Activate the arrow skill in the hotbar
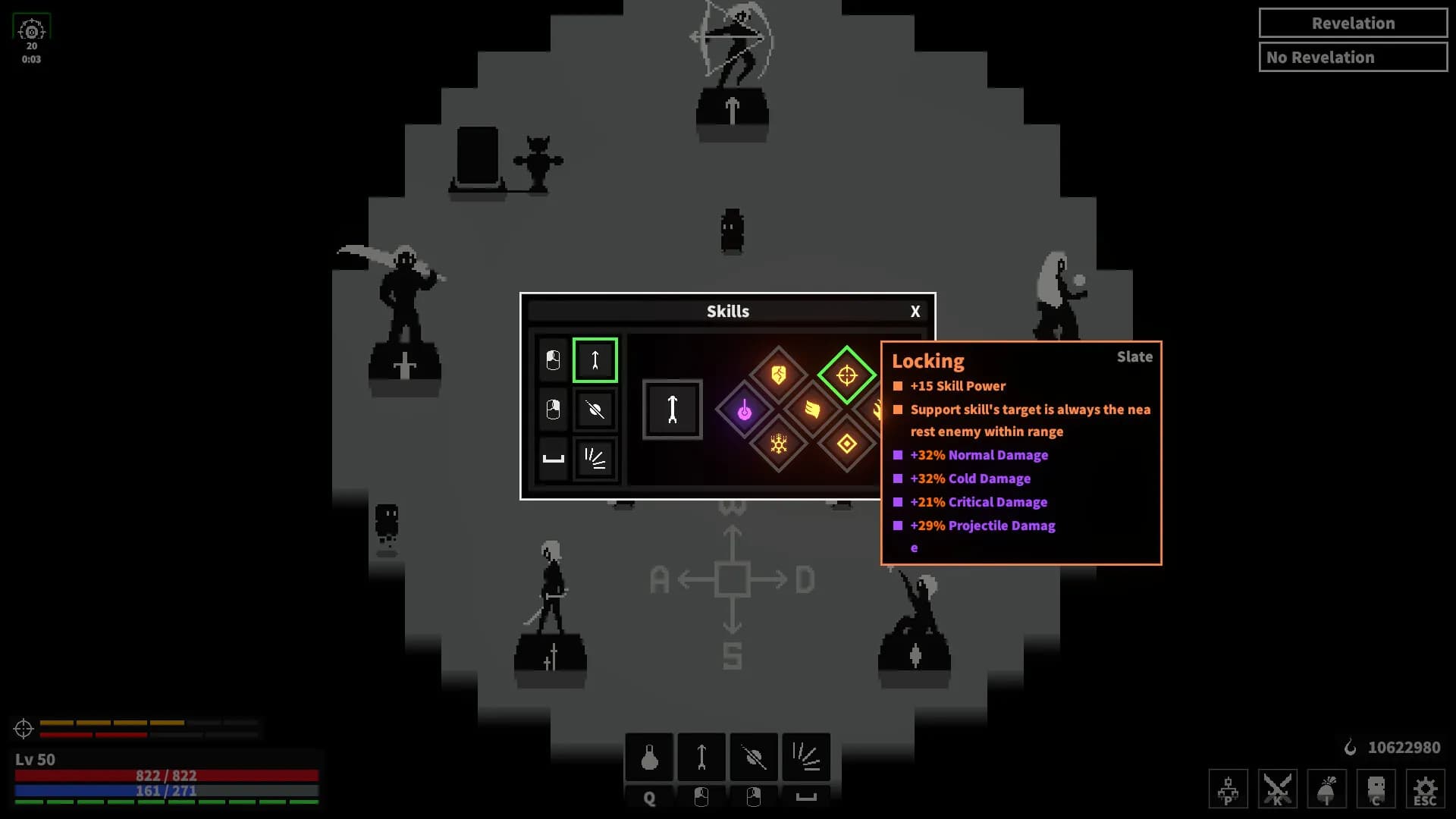This screenshot has width=1456, height=819. [x=701, y=757]
